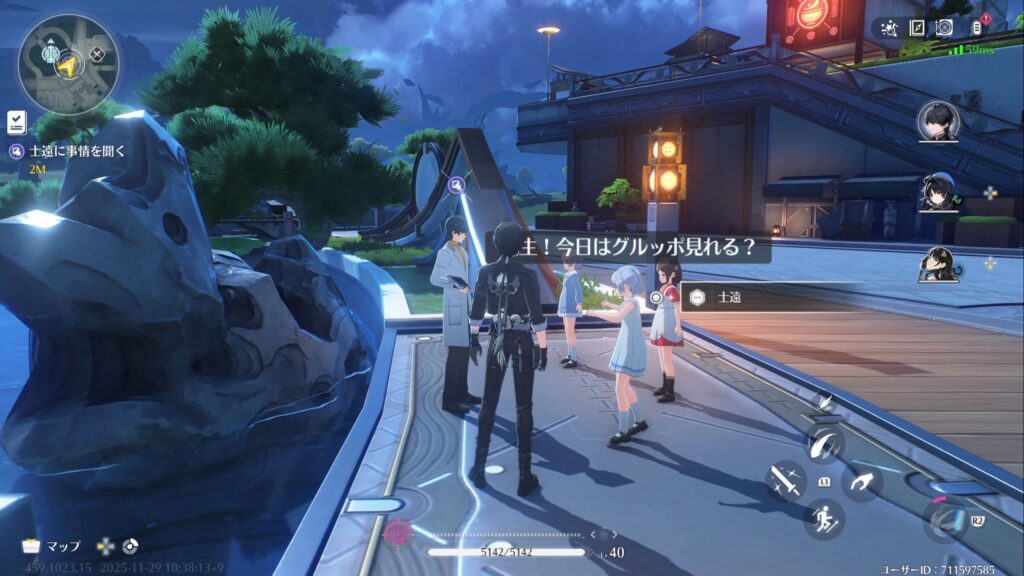The height and width of the screenshot is (576, 1024).
Task: Trigger the running dodge button
Action: pyautogui.click(x=824, y=518)
